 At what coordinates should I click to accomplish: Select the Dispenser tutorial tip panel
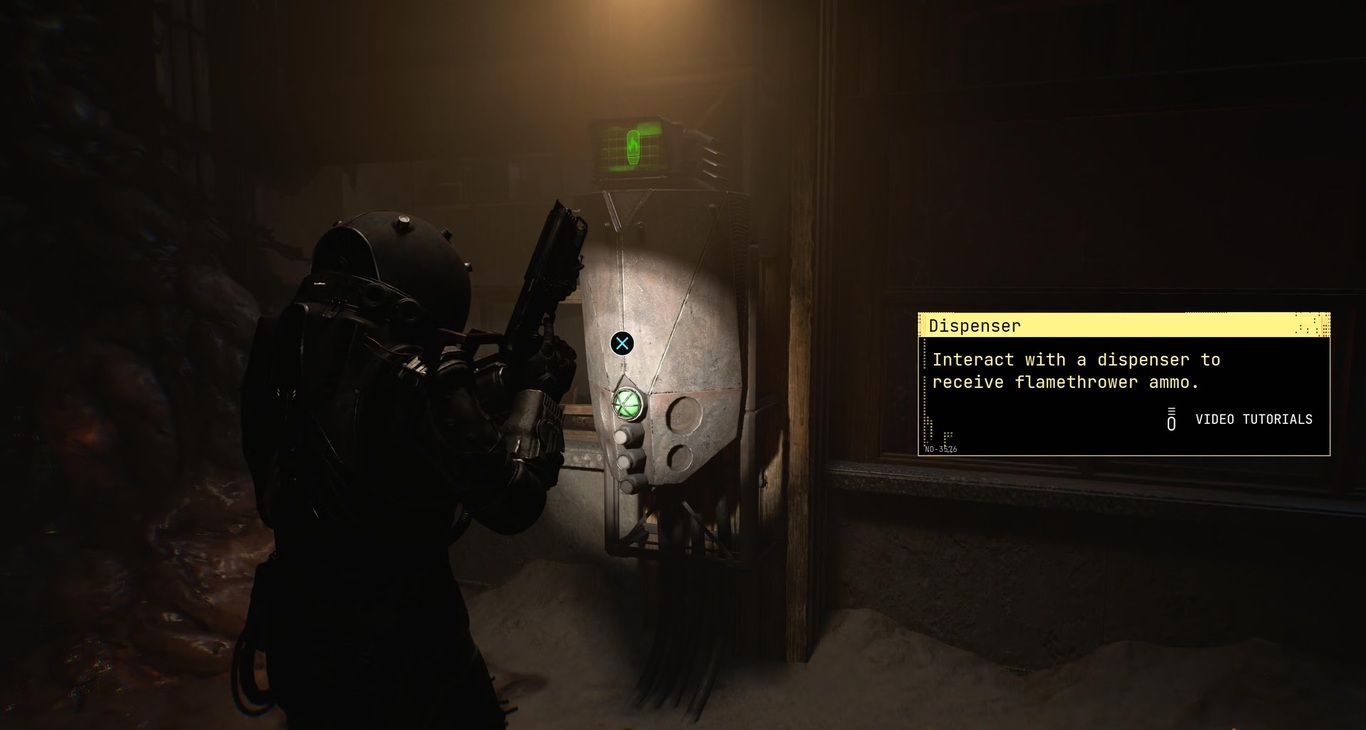[1123, 383]
